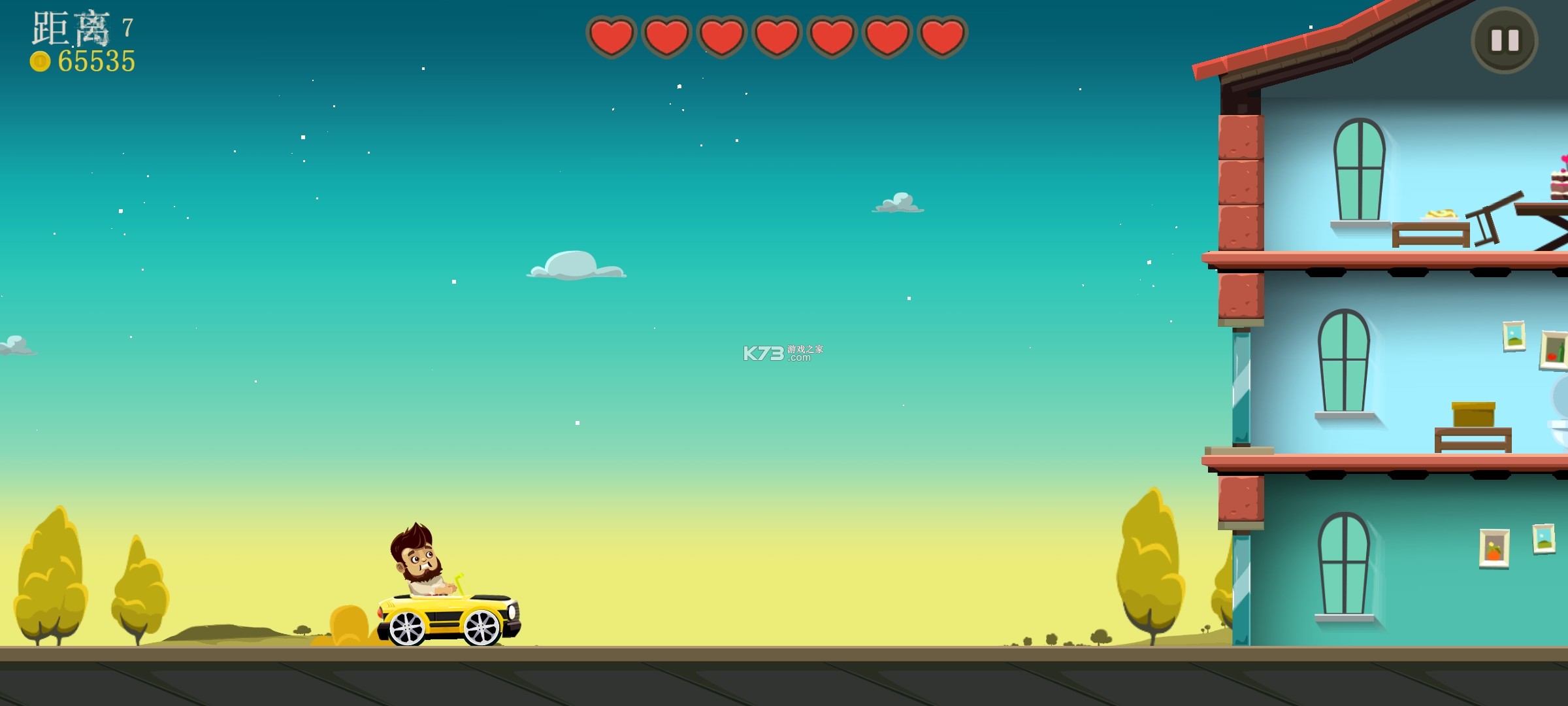
Task: Click the last heart in the row
Action: 941,37
